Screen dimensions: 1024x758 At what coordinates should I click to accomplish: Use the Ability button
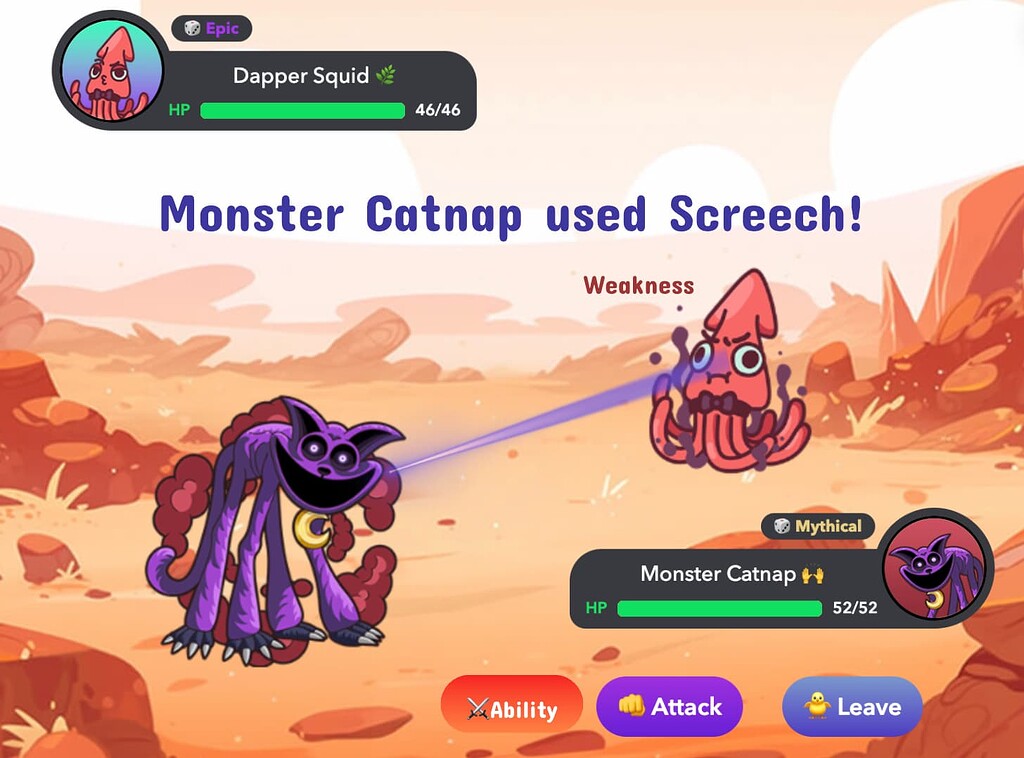pos(511,708)
